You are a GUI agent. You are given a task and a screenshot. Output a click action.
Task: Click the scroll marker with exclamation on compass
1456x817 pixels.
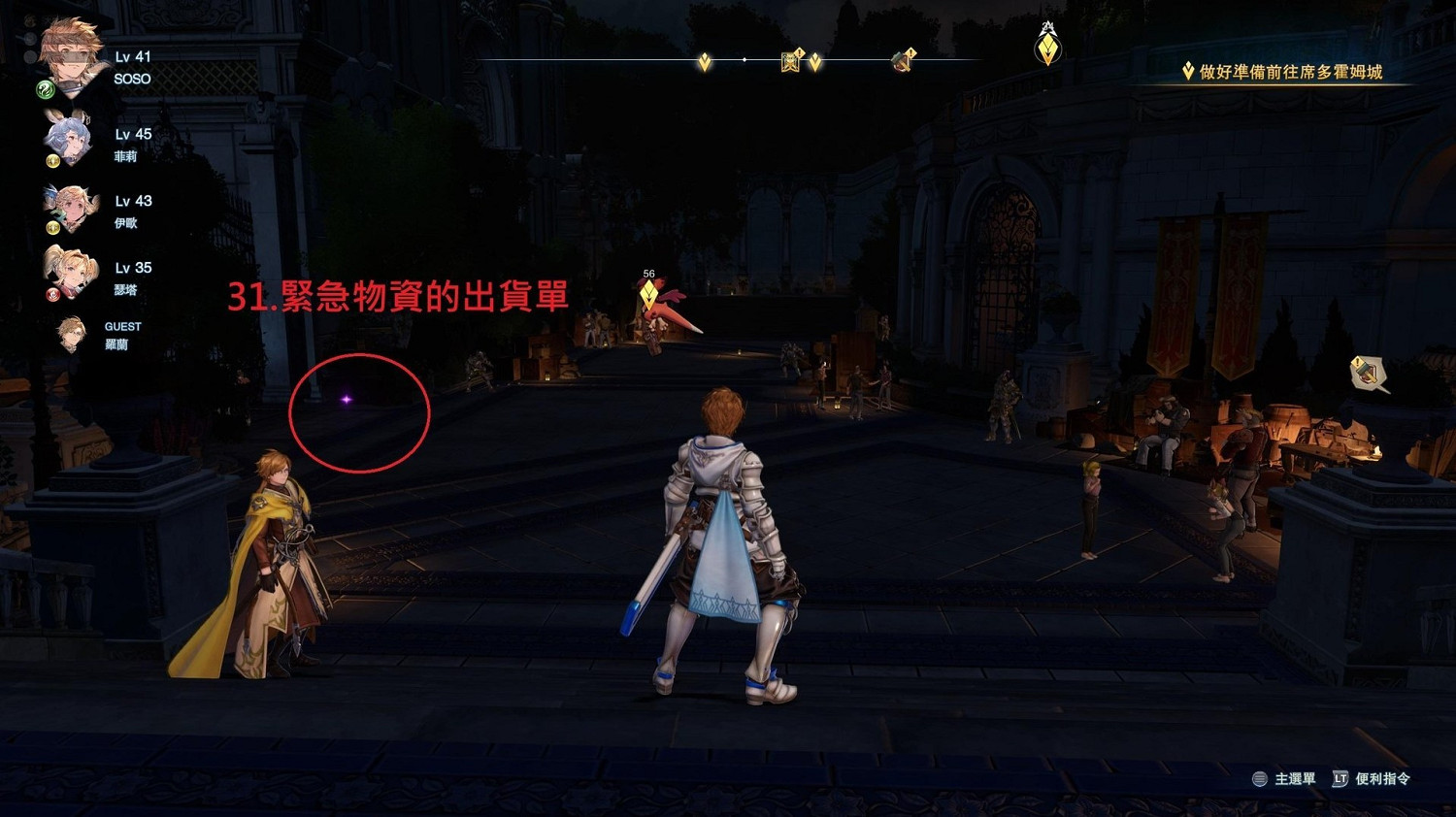(791, 60)
